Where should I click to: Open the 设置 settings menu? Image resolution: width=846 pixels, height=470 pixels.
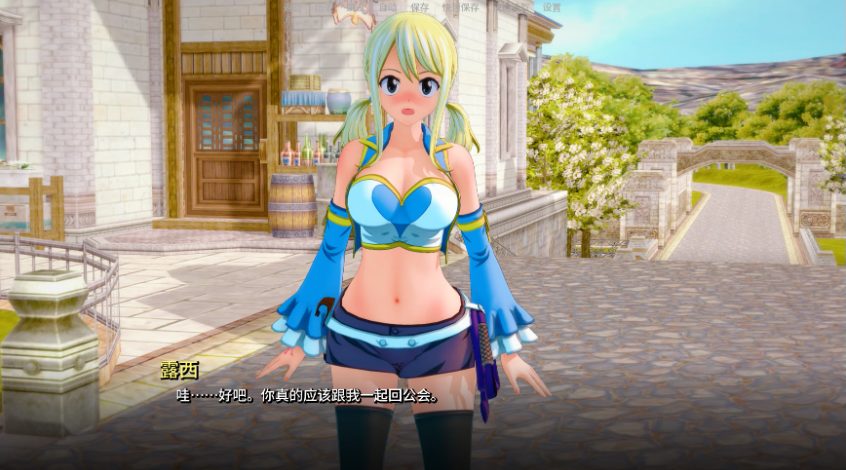[551, 7]
